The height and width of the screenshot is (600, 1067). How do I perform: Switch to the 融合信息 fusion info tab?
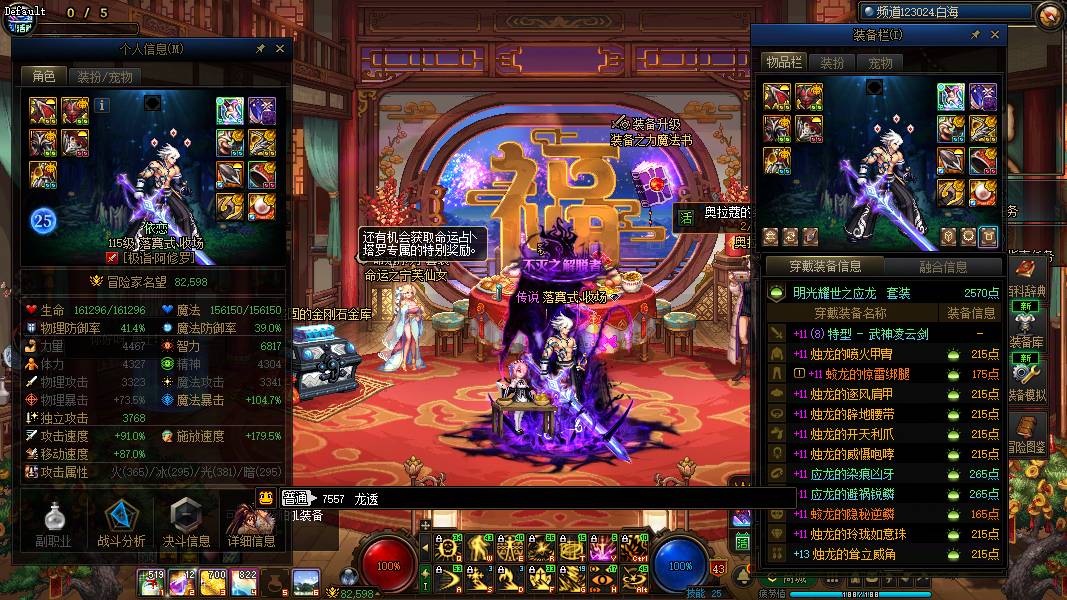click(x=942, y=267)
